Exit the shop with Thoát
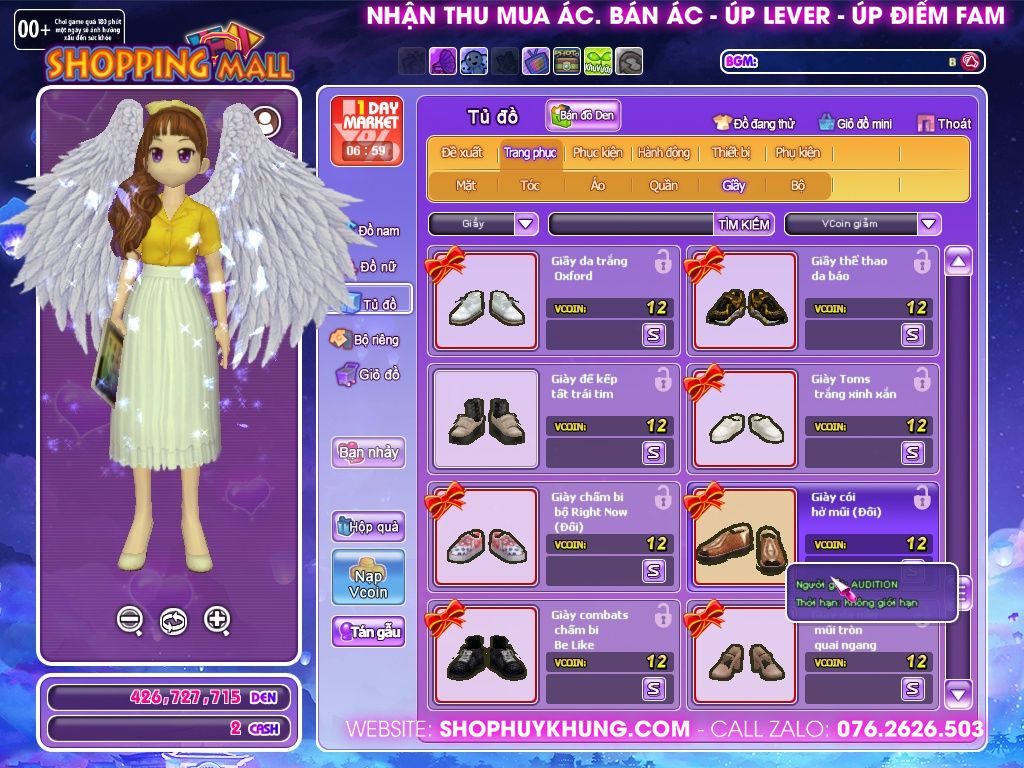Image resolution: width=1024 pixels, height=768 pixels. (944, 124)
